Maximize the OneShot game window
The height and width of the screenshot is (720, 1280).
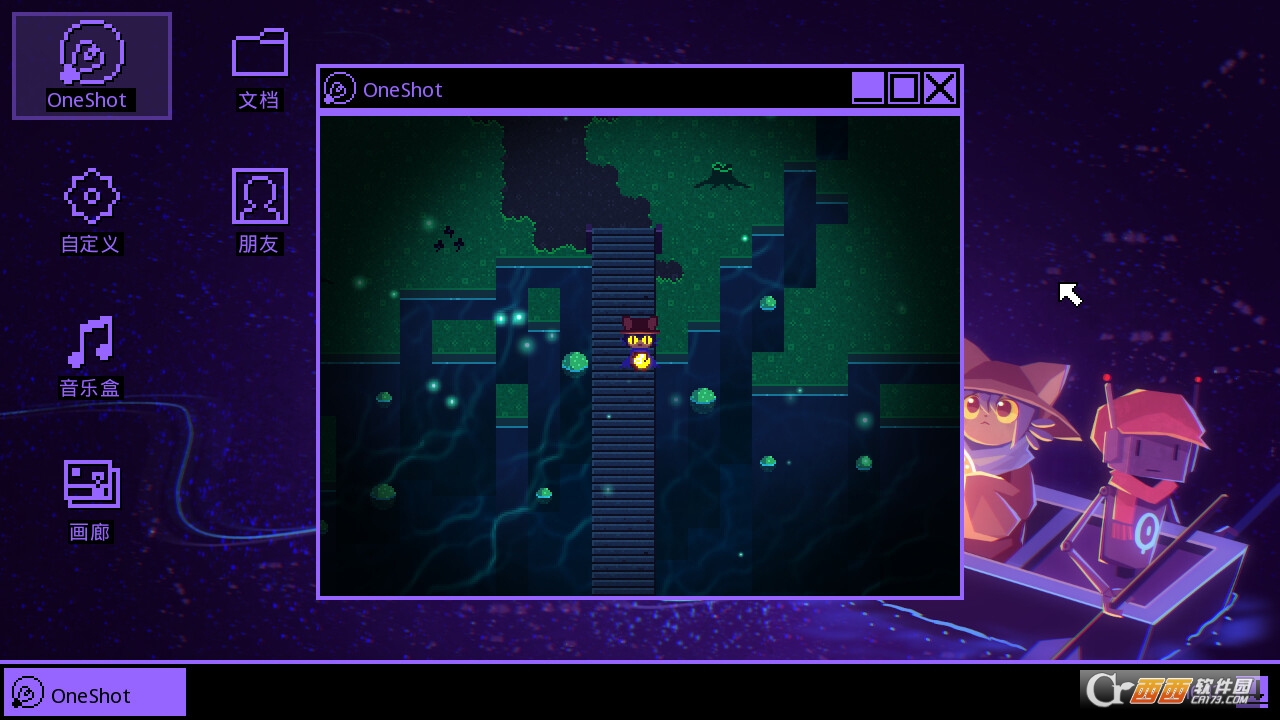pos(904,89)
